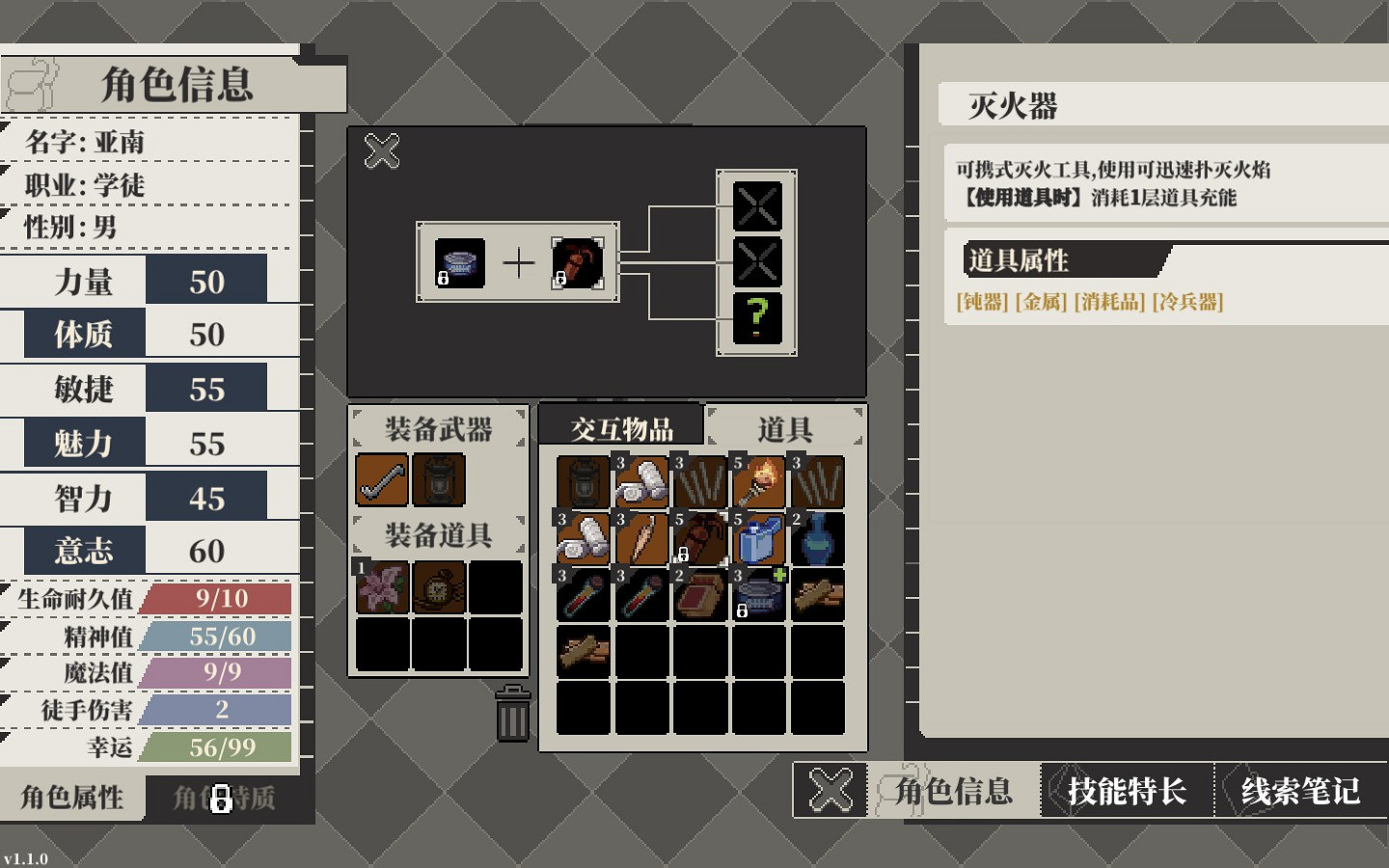Select the equipped lantern weapon

coord(439,478)
